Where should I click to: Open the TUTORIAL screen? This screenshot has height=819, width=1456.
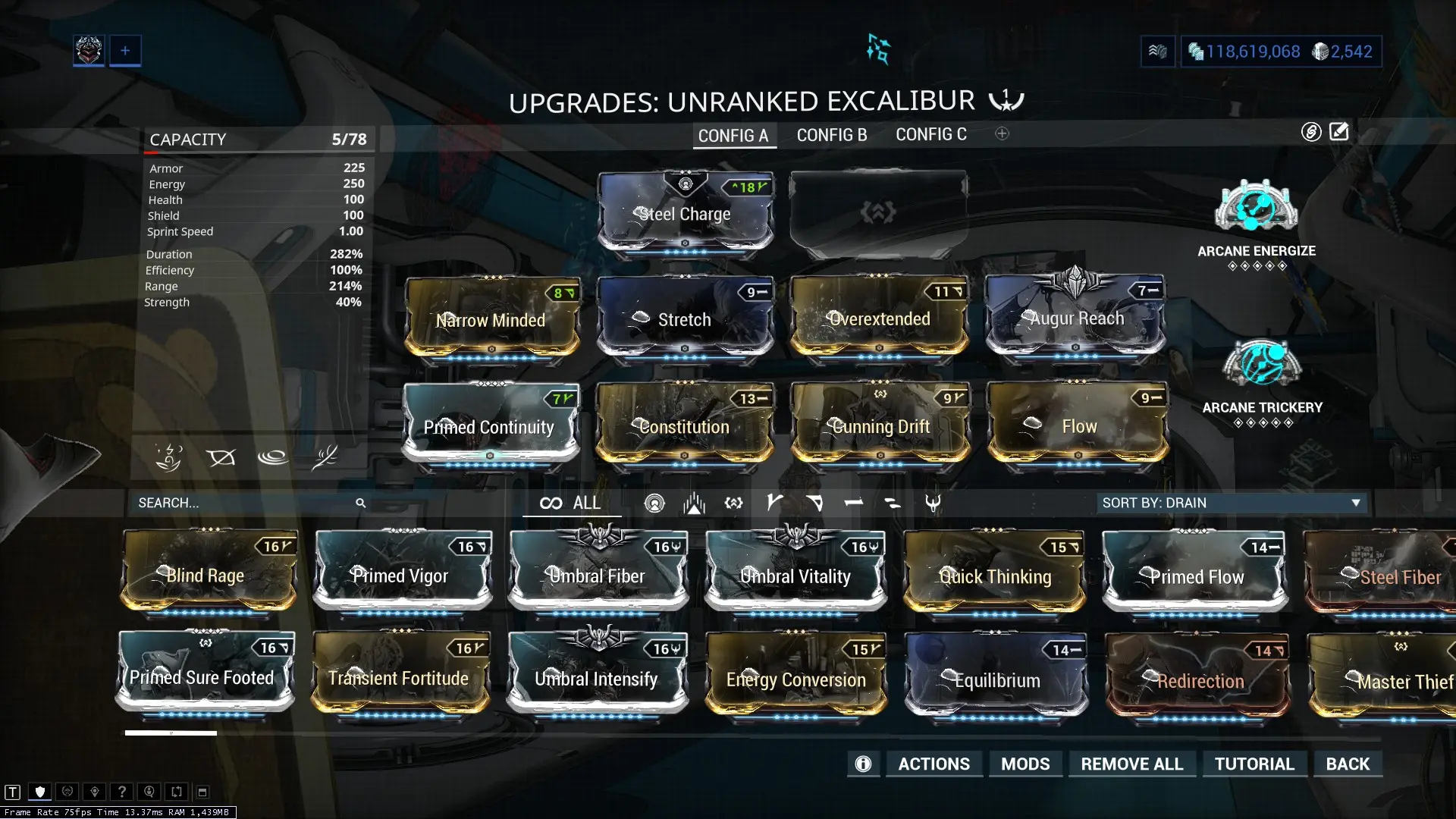[1254, 764]
